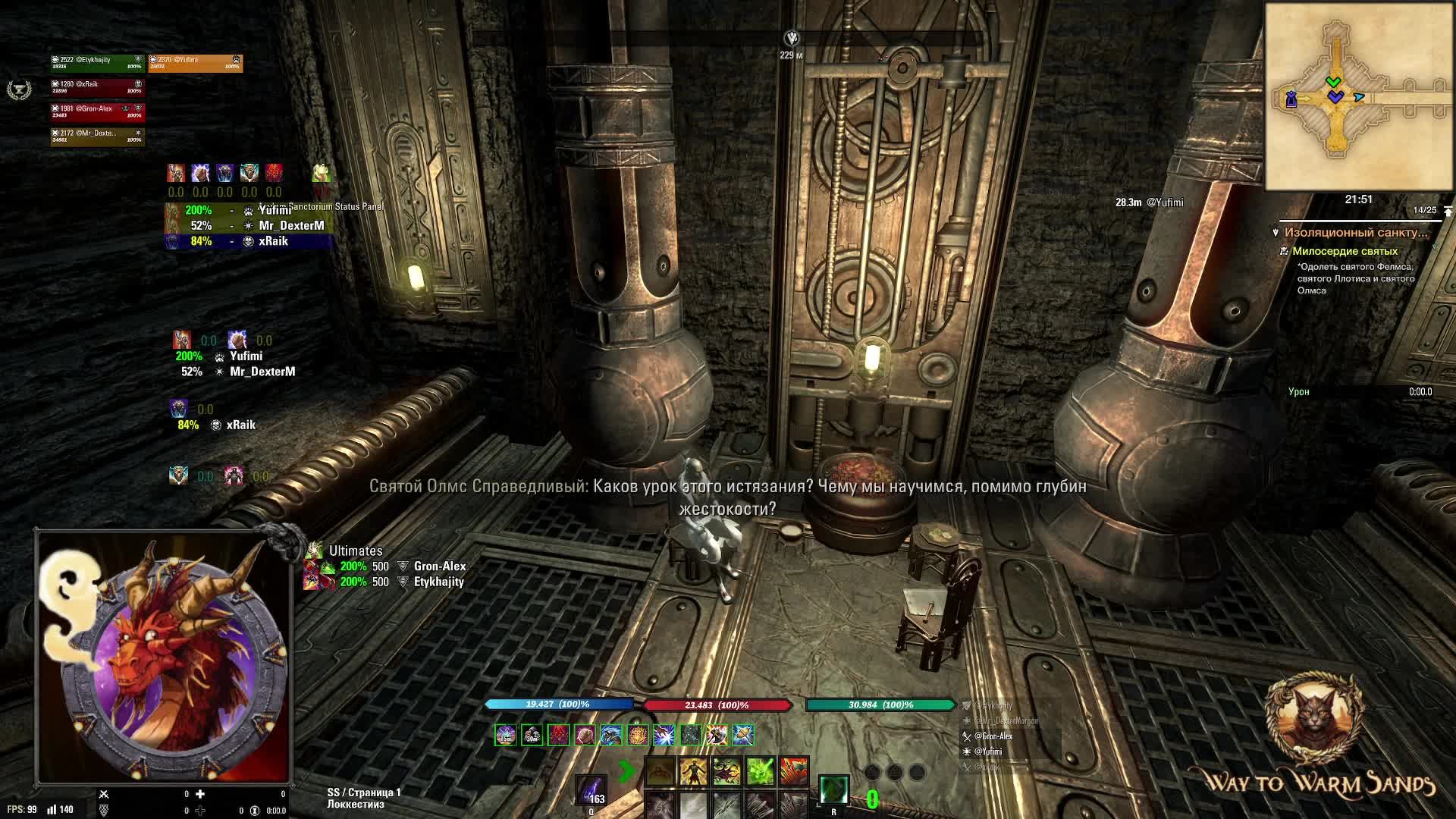Select @Yufimi's orange group frame
Image resolution: width=1456 pixels, height=819 pixels.
pyautogui.click(x=195, y=62)
